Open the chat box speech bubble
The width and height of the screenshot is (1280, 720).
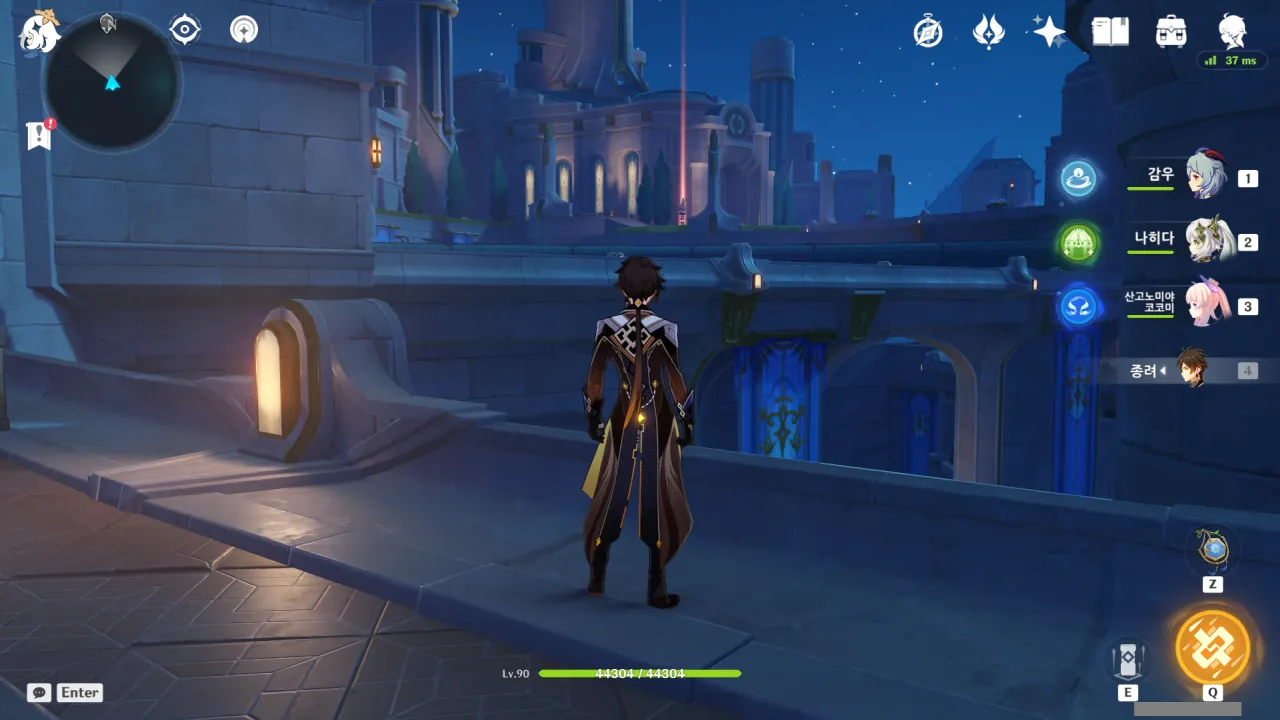(40, 692)
